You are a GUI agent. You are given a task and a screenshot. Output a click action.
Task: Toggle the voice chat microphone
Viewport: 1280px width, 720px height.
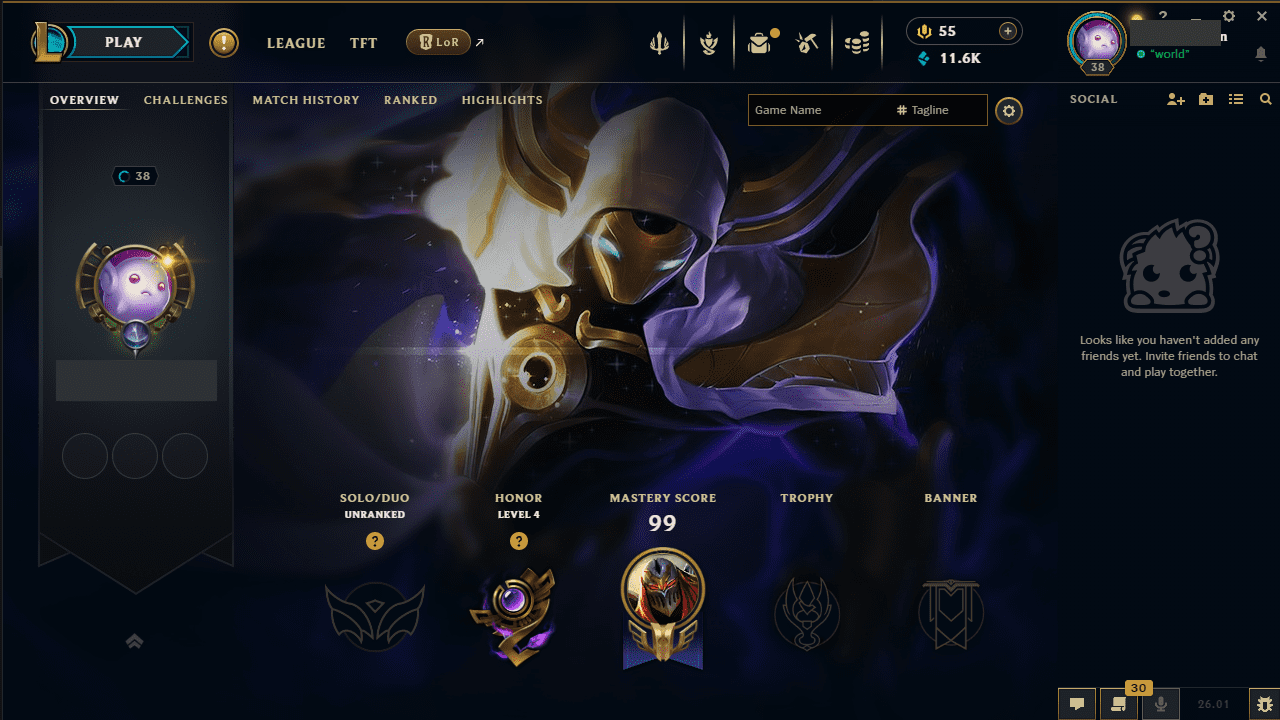click(1161, 703)
